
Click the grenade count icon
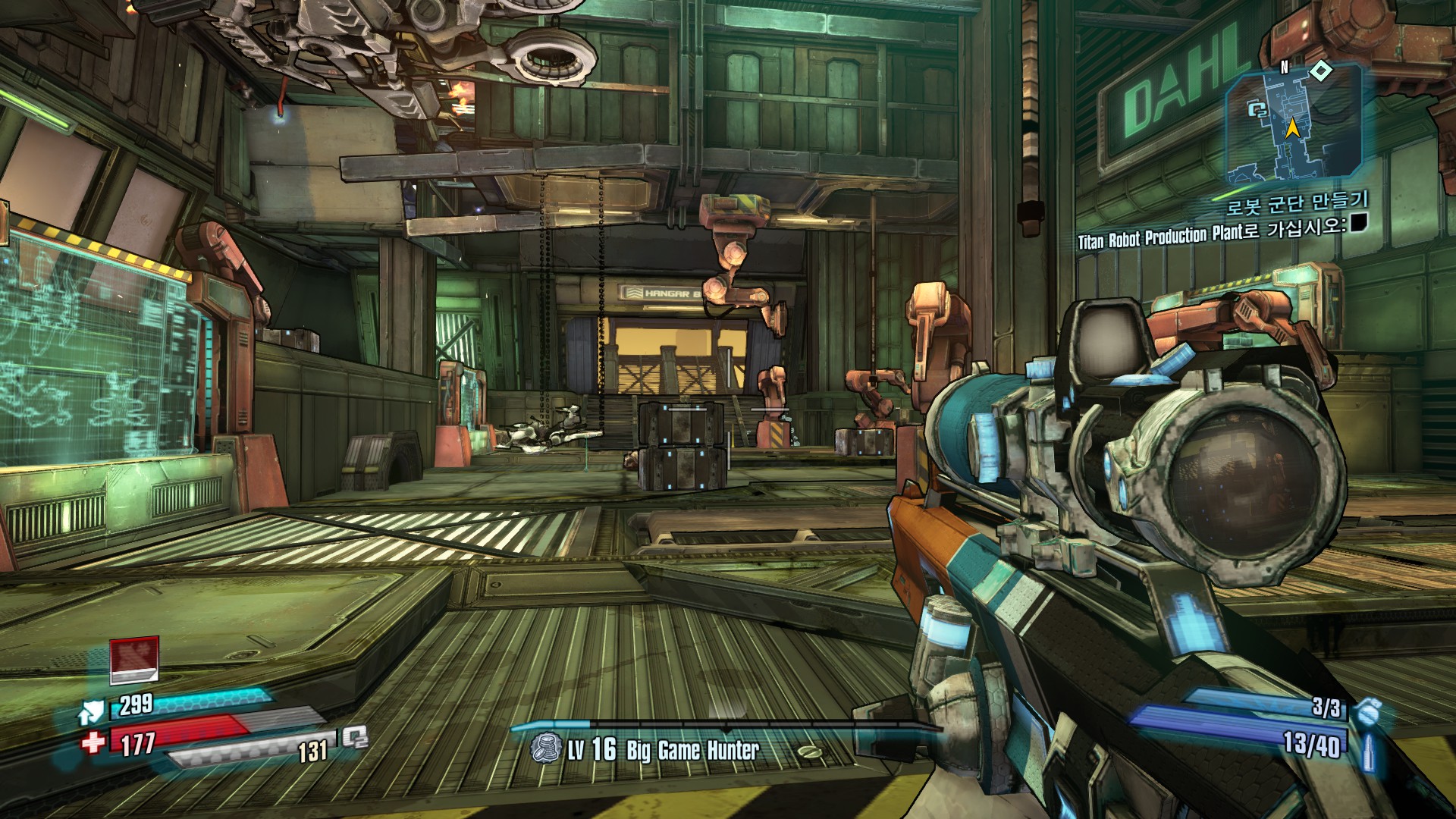(x=1367, y=711)
